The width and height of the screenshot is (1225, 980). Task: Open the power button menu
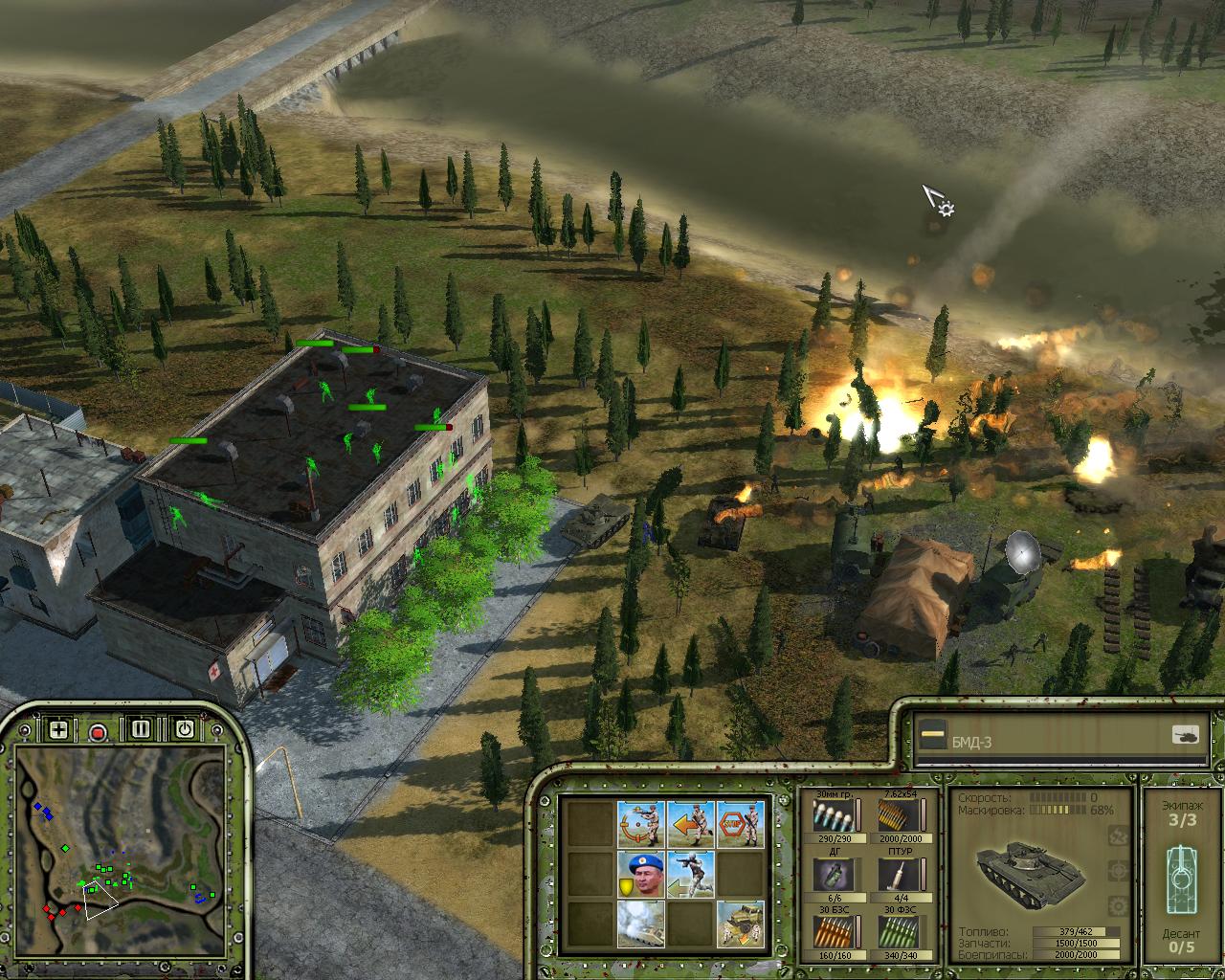click(184, 729)
